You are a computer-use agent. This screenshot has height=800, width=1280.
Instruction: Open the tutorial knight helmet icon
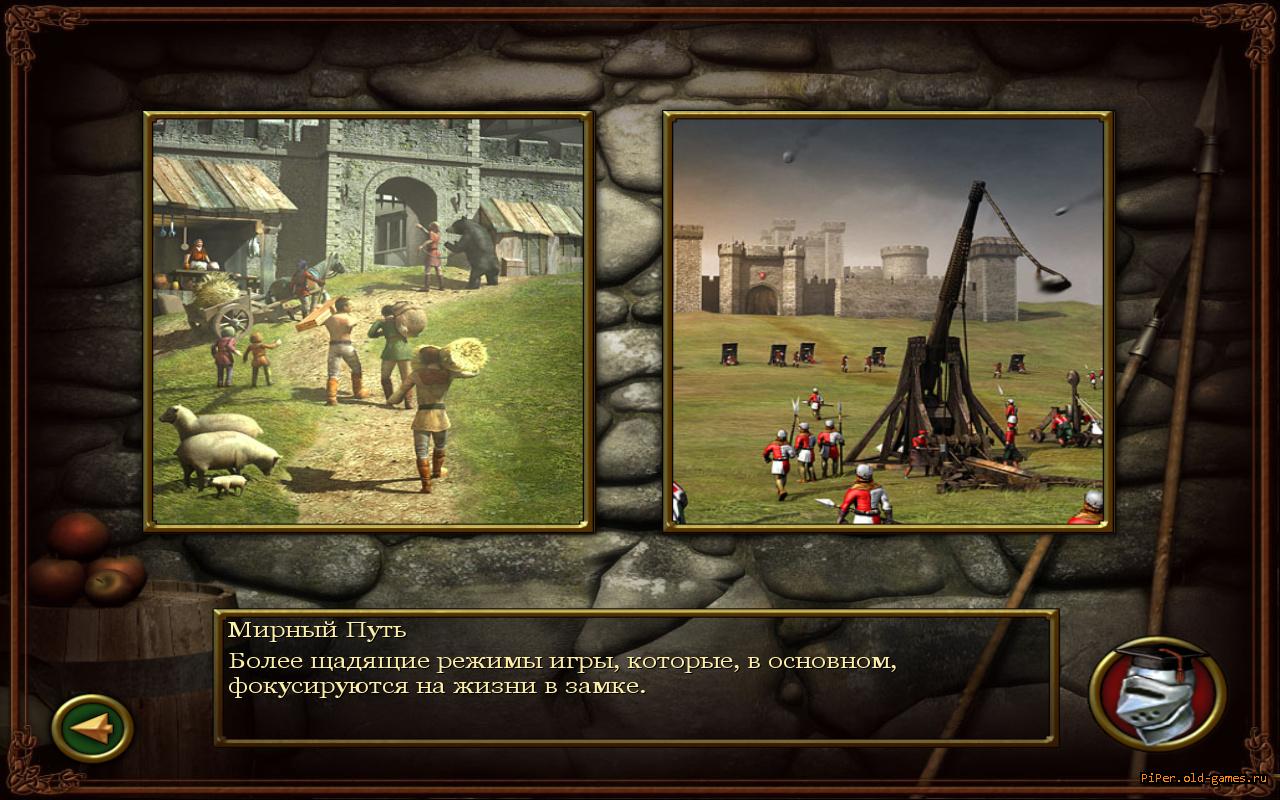pos(1157,693)
